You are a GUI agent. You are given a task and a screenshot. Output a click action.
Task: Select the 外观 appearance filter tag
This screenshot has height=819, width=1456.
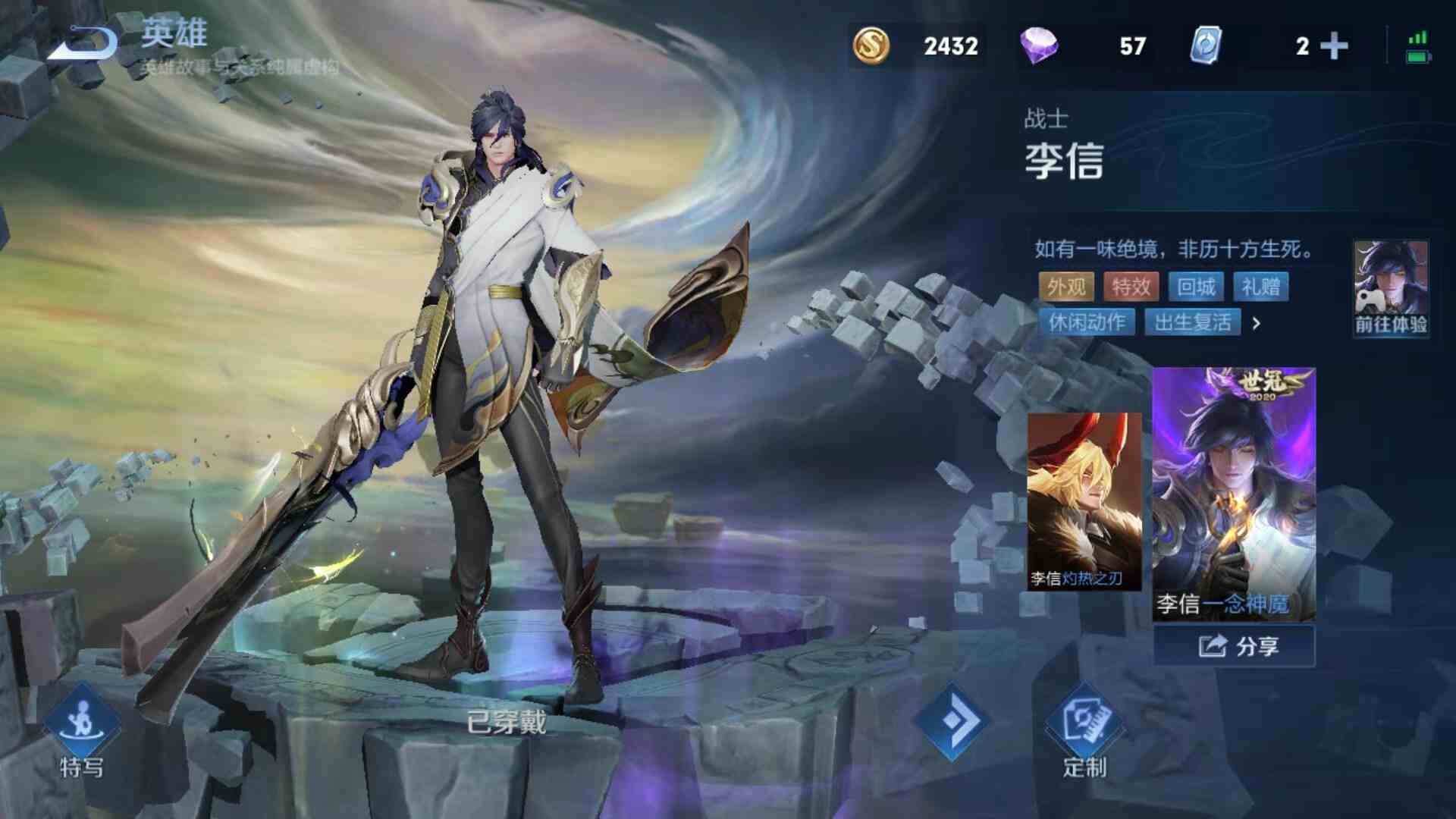coord(1066,287)
